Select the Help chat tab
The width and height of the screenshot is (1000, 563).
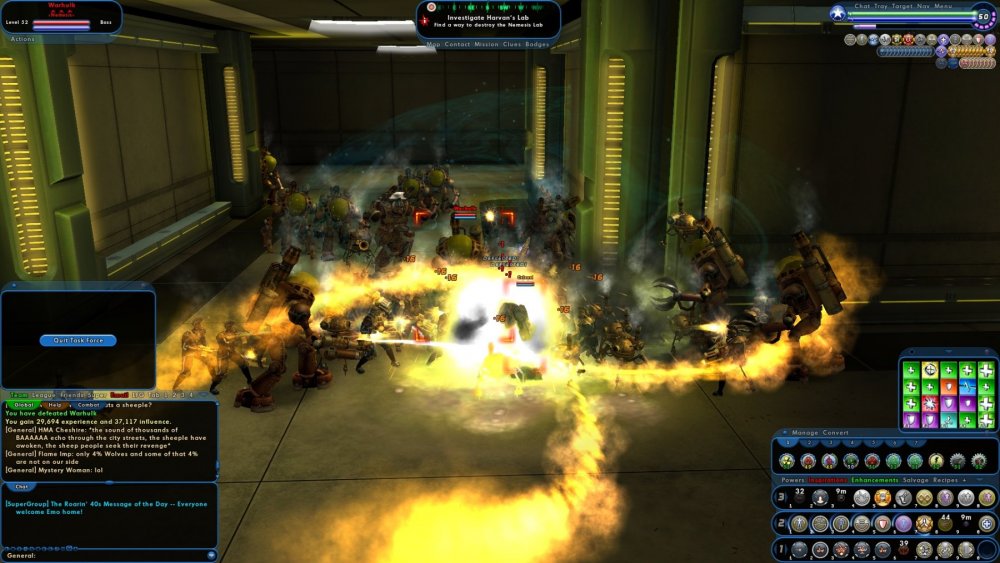tap(55, 405)
